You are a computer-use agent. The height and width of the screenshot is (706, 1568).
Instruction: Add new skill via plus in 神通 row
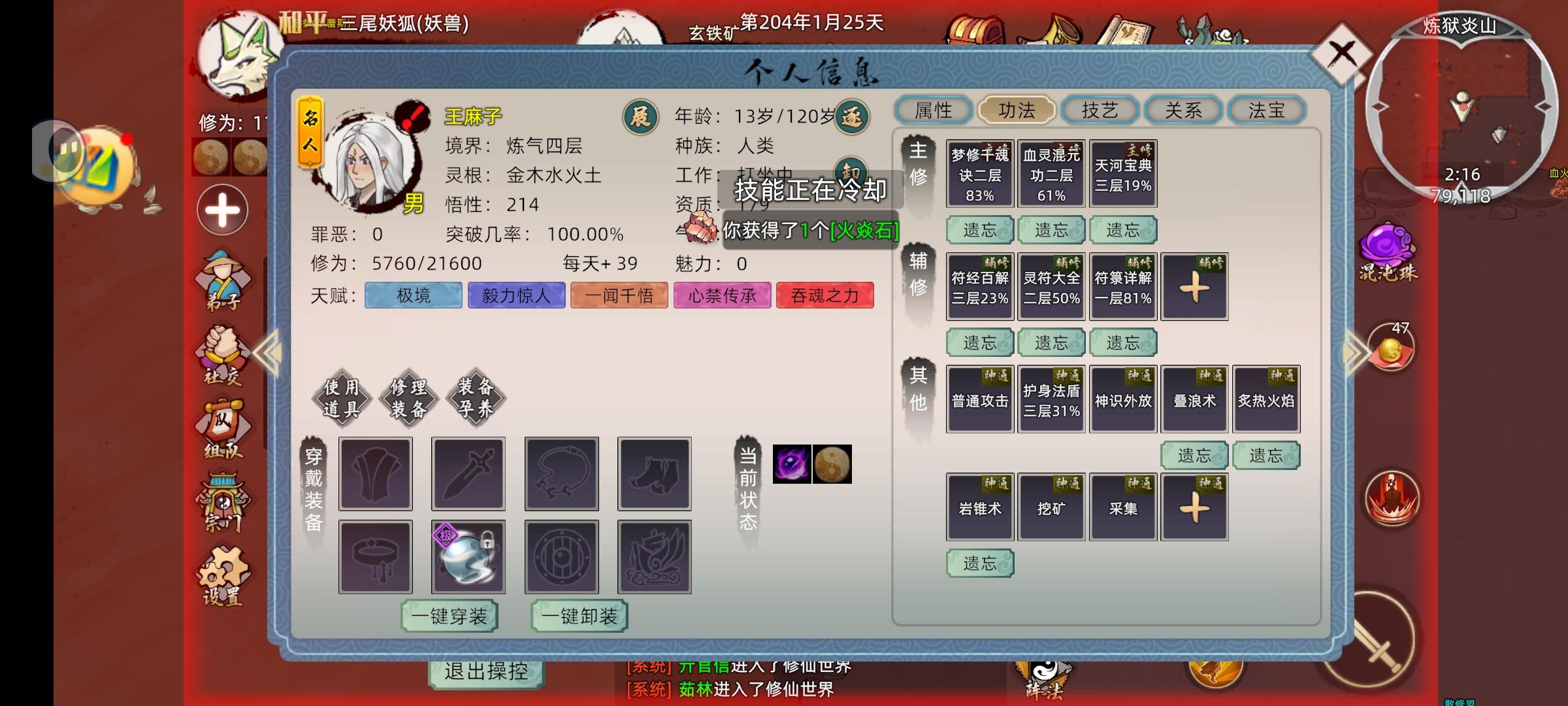(1194, 507)
